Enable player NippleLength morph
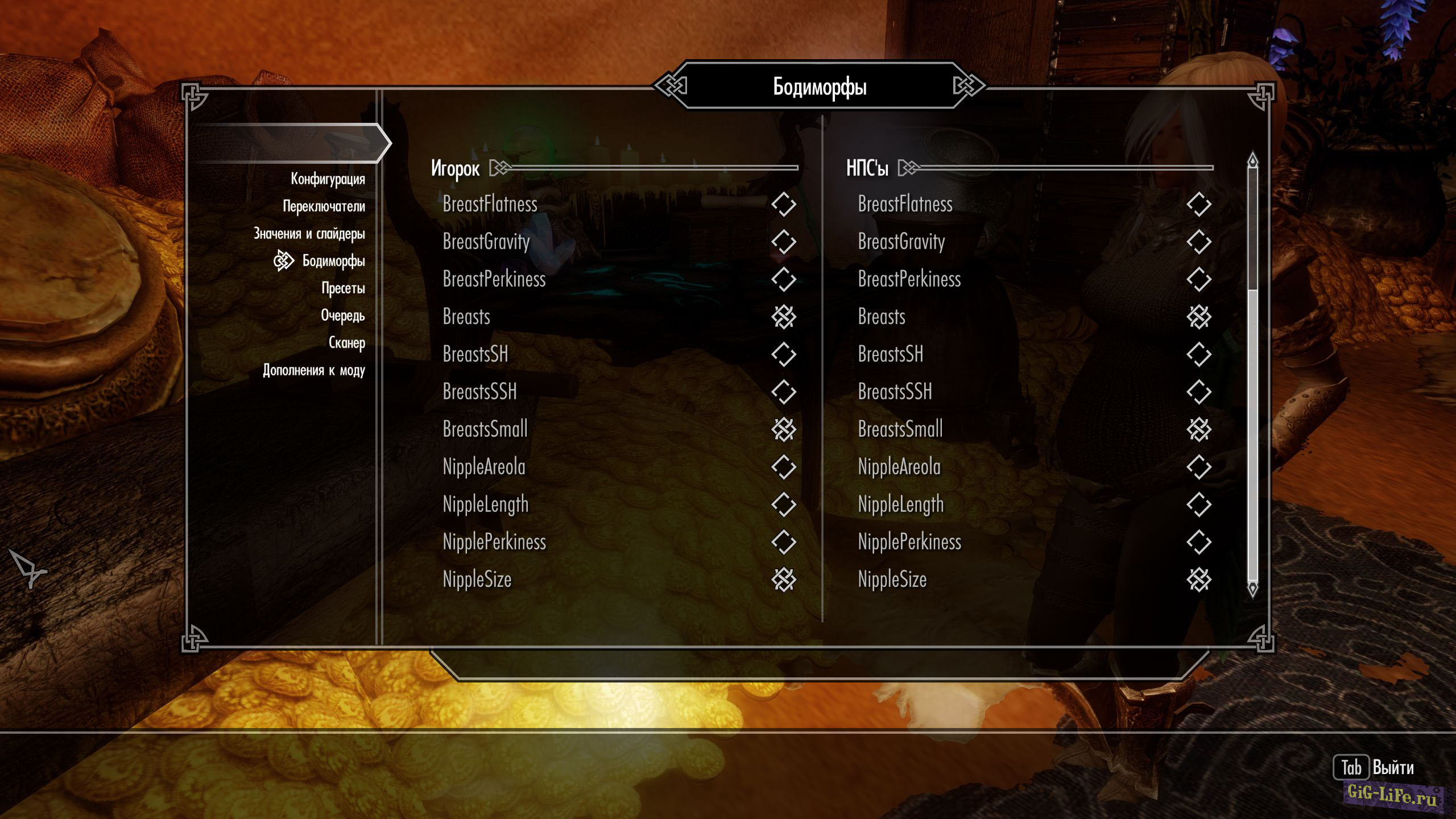Viewport: 1456px width, 819px height. [x=783, y=504]
